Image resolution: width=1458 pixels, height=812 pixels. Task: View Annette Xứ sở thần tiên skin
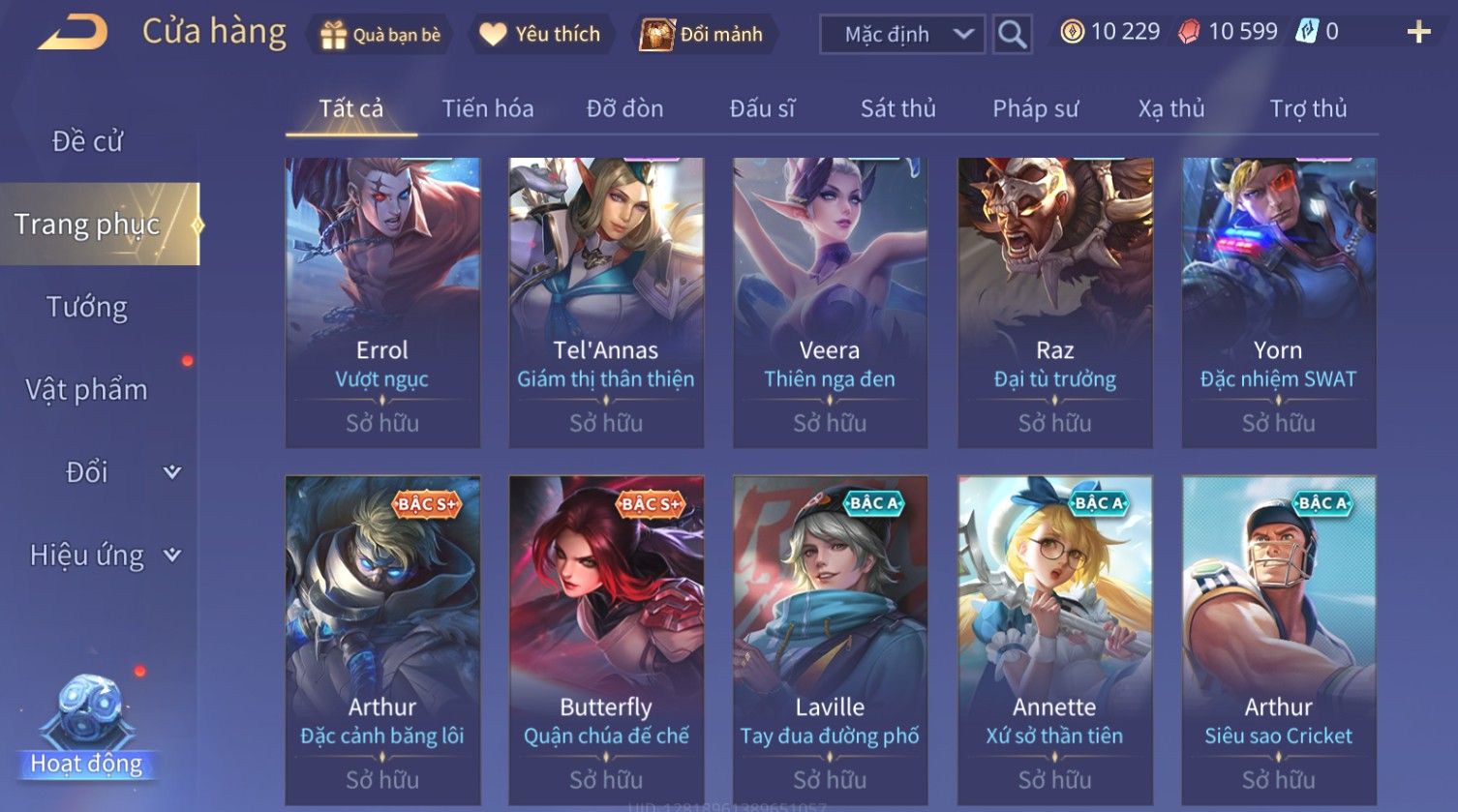point(1054,639)
